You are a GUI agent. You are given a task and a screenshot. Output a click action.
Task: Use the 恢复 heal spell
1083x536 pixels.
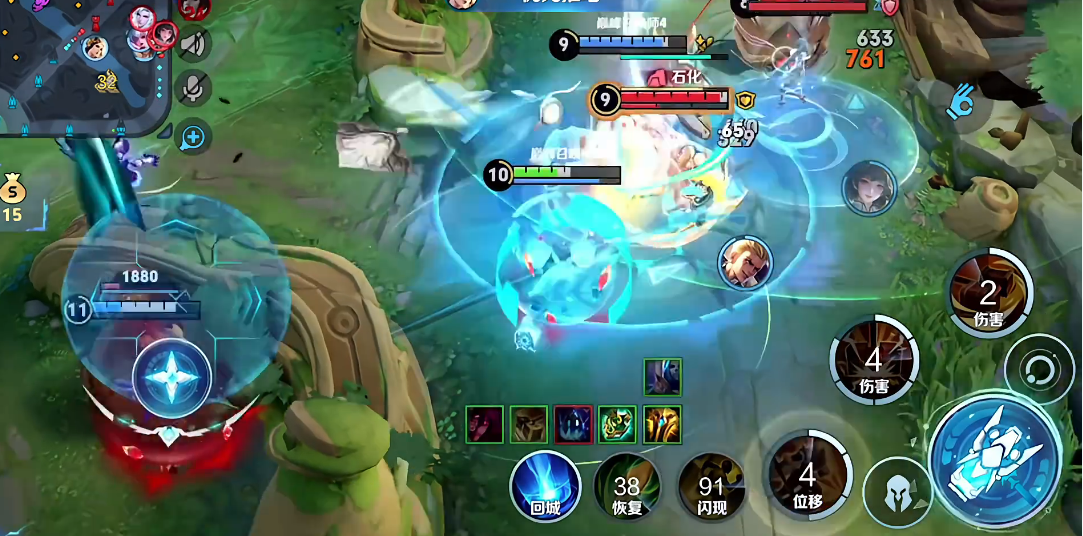tap(627, 487)
